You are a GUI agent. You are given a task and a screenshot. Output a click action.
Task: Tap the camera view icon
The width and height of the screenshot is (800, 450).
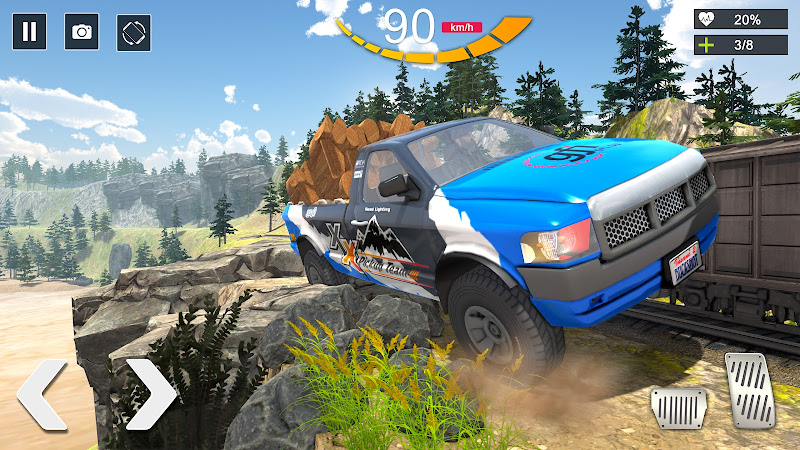[x=81, y=31]
